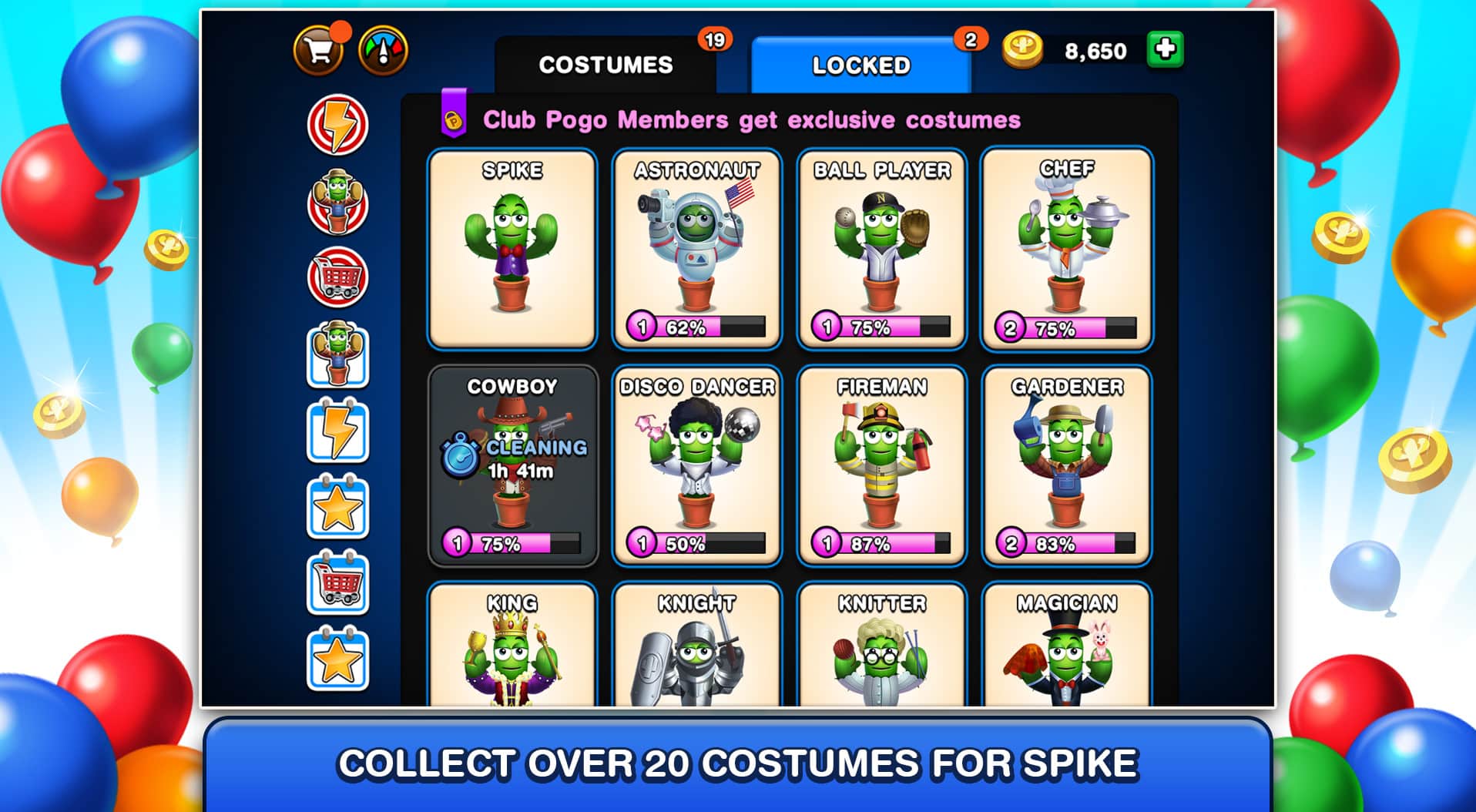This screenshot has height=812, width=1476.
Task: Pick the Gardener costume card
Action: 1066,465
